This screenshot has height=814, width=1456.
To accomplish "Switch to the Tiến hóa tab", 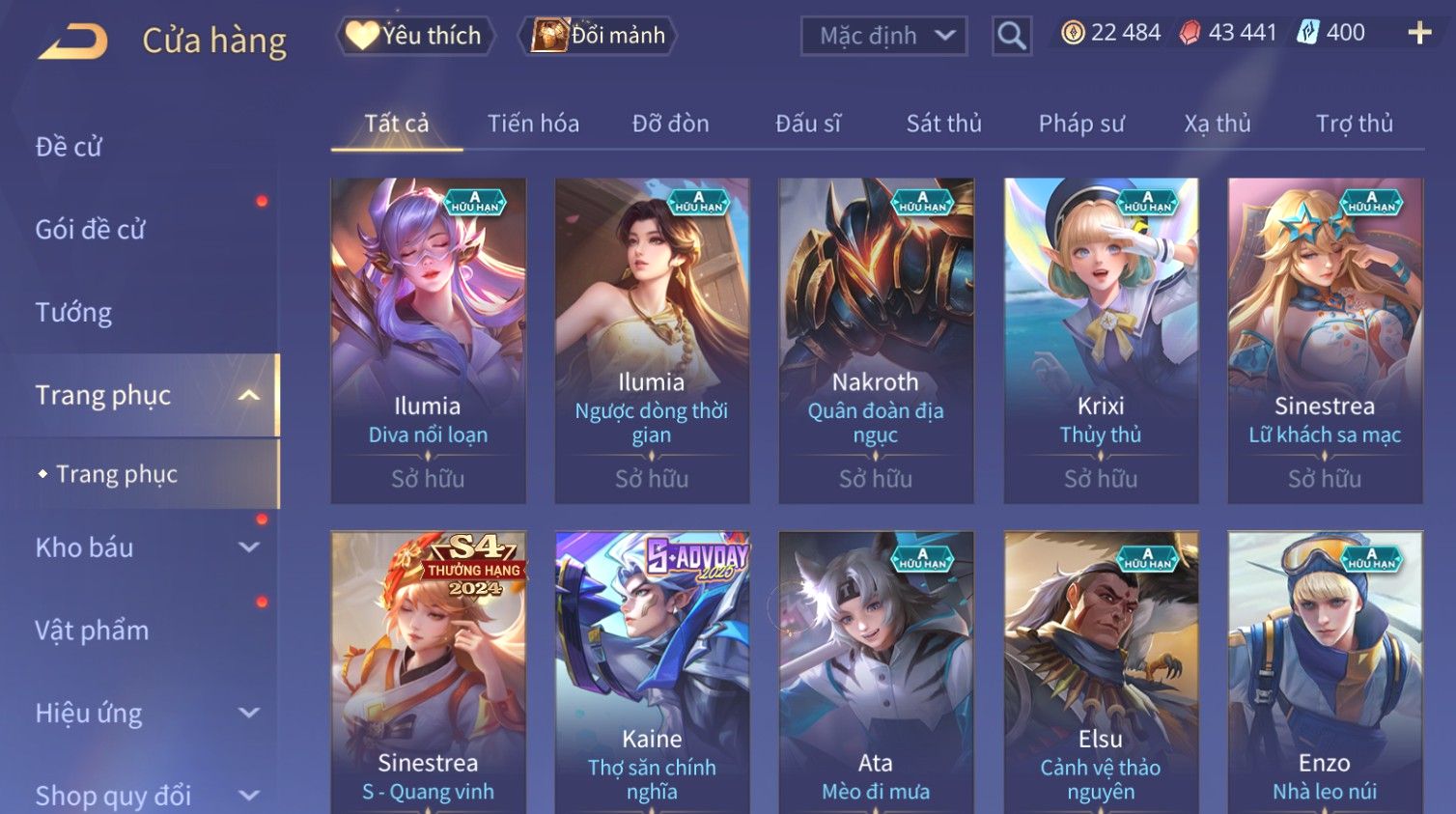I will pos(533,124).
